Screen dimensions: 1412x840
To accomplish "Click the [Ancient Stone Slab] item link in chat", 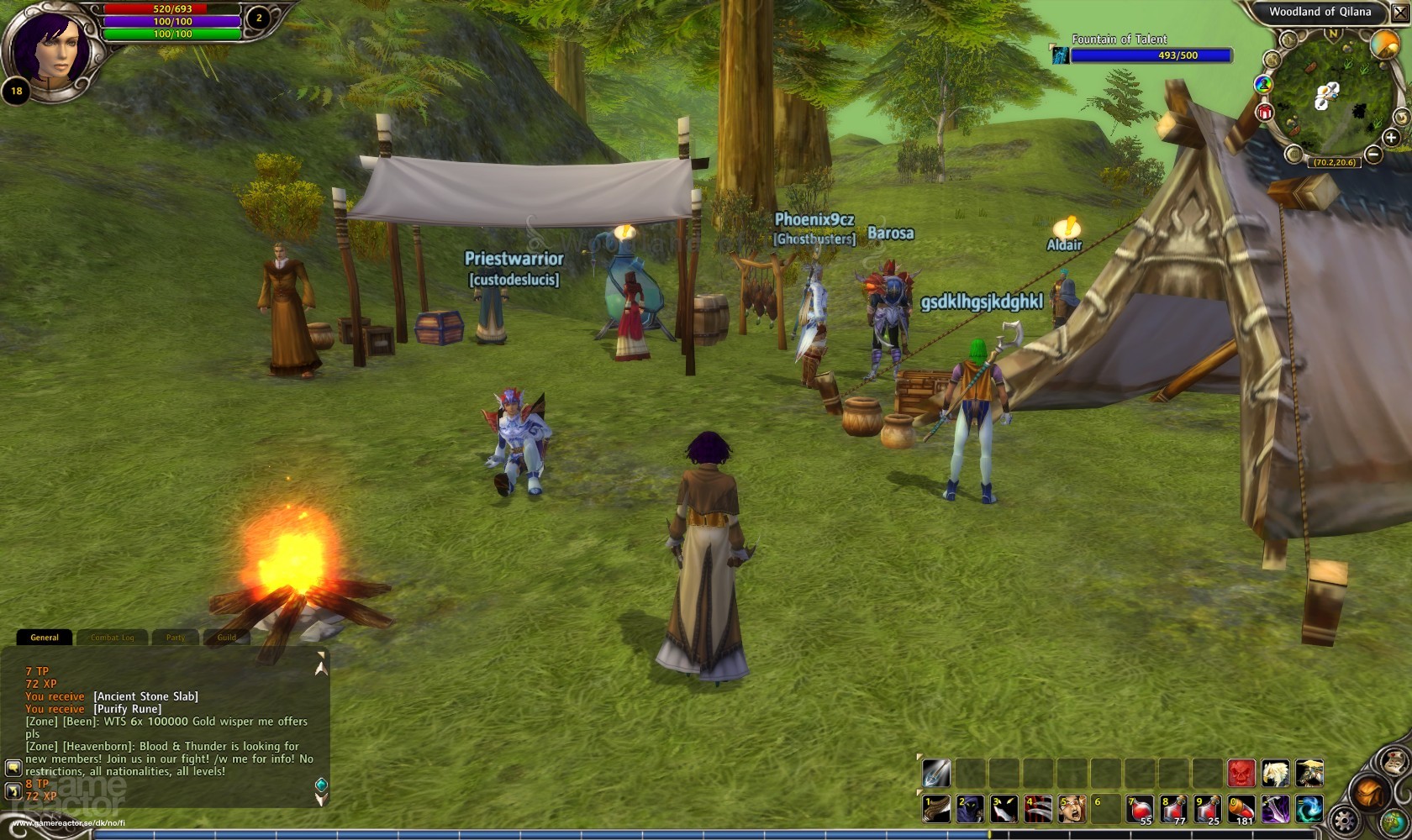I will tap(145, 696).
